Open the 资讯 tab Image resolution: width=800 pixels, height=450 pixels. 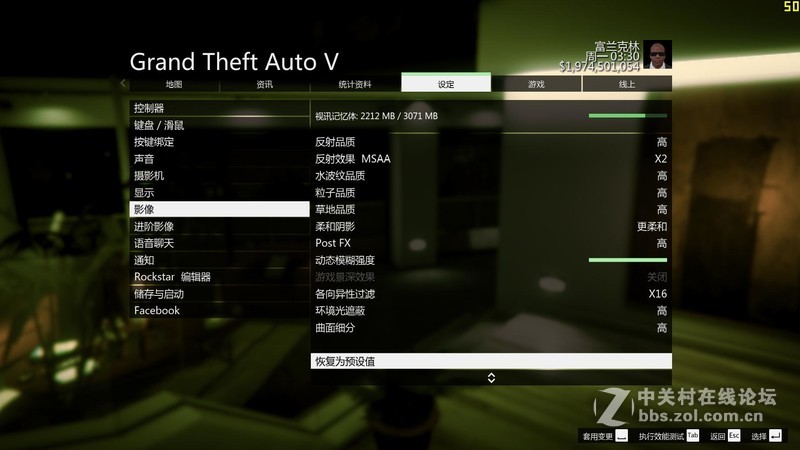pos(265,84)
